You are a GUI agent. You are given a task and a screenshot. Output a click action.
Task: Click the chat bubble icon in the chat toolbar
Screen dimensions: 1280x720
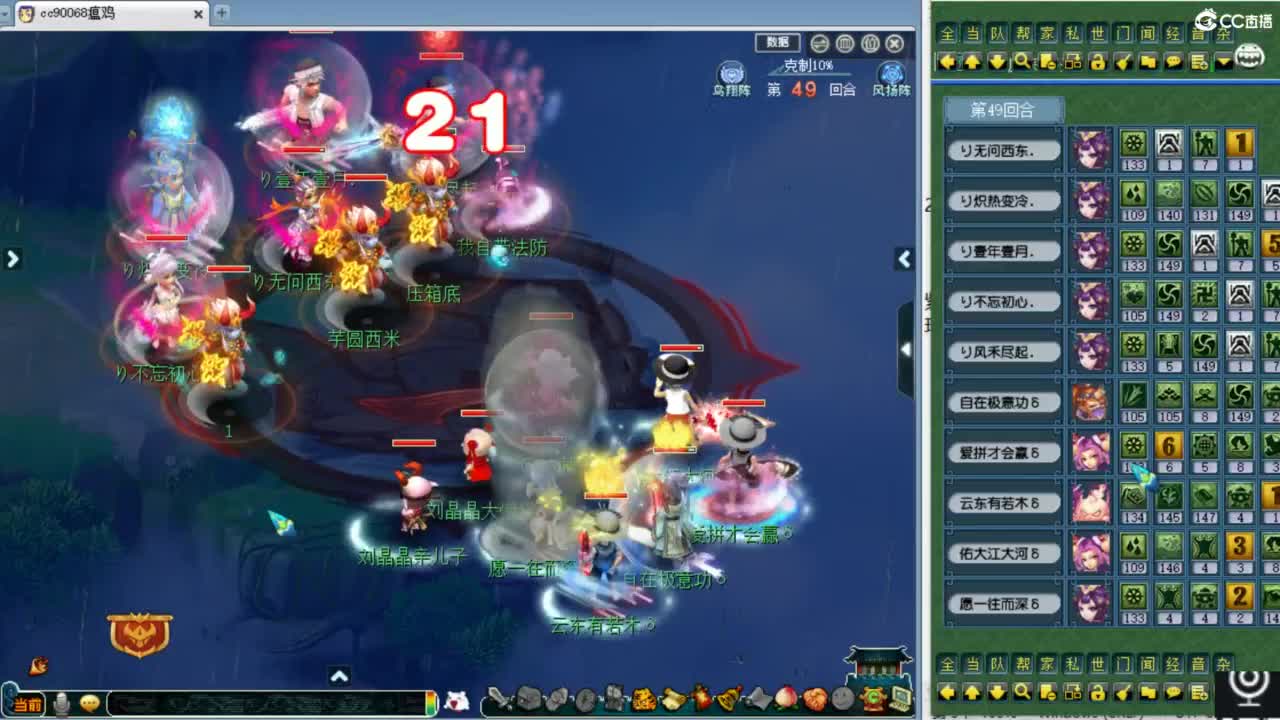[x=1175, y=63]
